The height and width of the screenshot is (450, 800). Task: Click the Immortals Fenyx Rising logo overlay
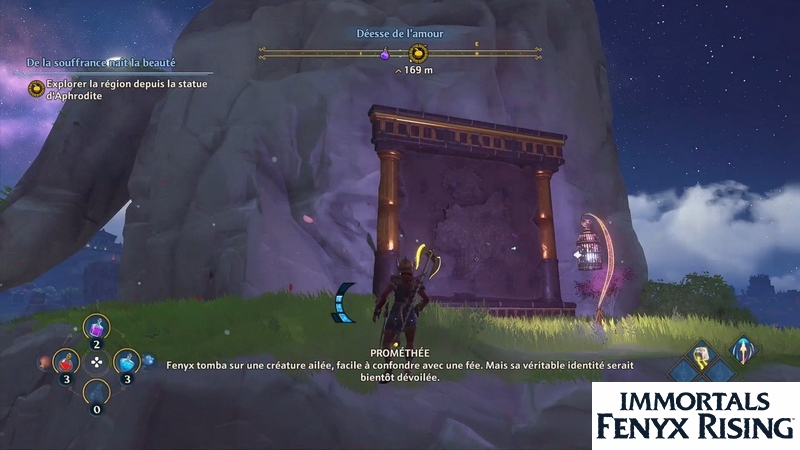click(695, 415)
